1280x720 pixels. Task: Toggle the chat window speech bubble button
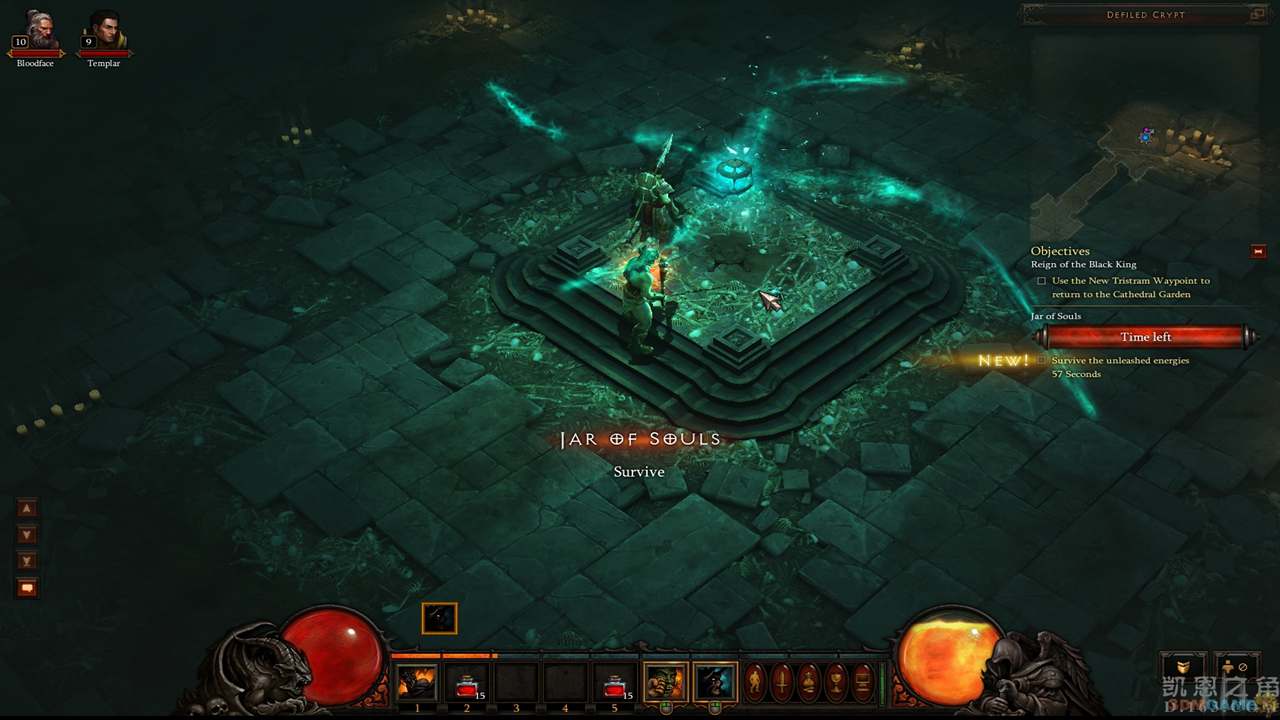27,588
